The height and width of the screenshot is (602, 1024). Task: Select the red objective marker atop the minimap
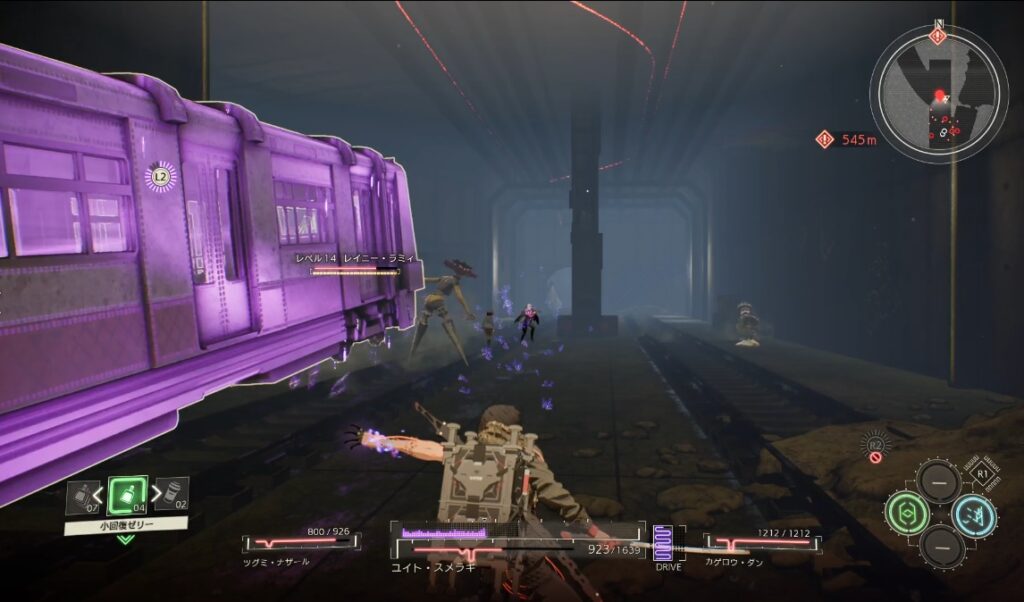[x=937, y=37]
